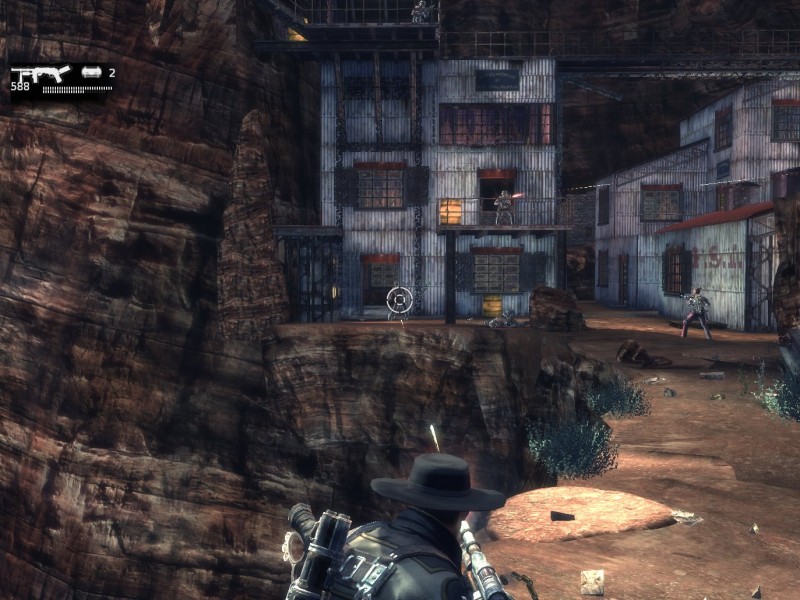Select the submachine gun weapon icon
Image resolution: width=800 pixels, height=600 pixels.
click(40, 73)
